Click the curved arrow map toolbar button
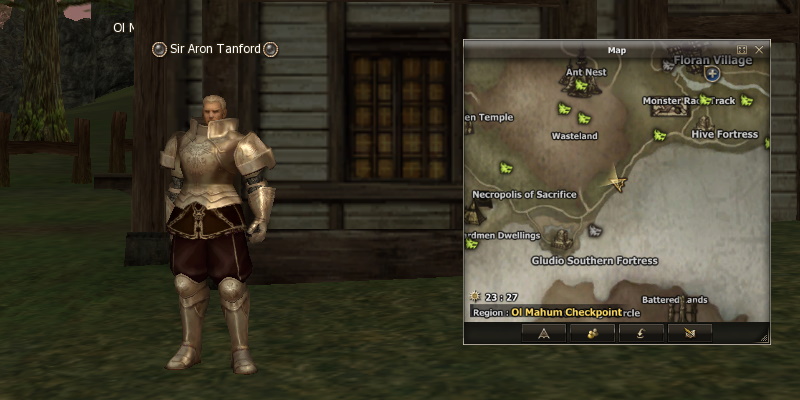Viewport: 800px width, 400px height. point(640,333)
